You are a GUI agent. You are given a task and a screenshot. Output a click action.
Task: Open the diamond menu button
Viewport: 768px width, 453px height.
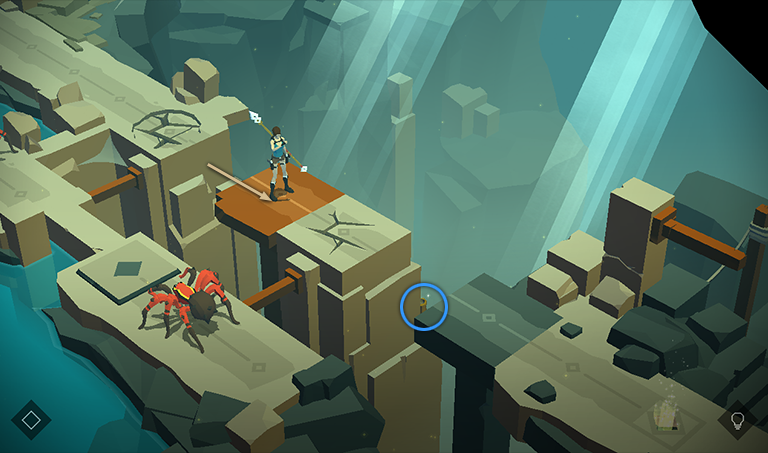[31, 420]
